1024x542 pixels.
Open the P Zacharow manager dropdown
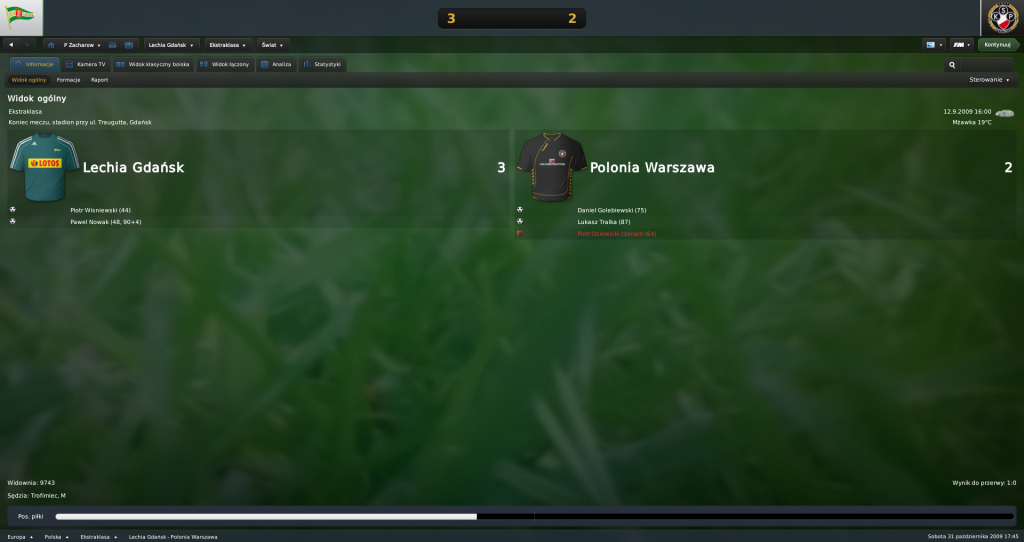[79, 45]
